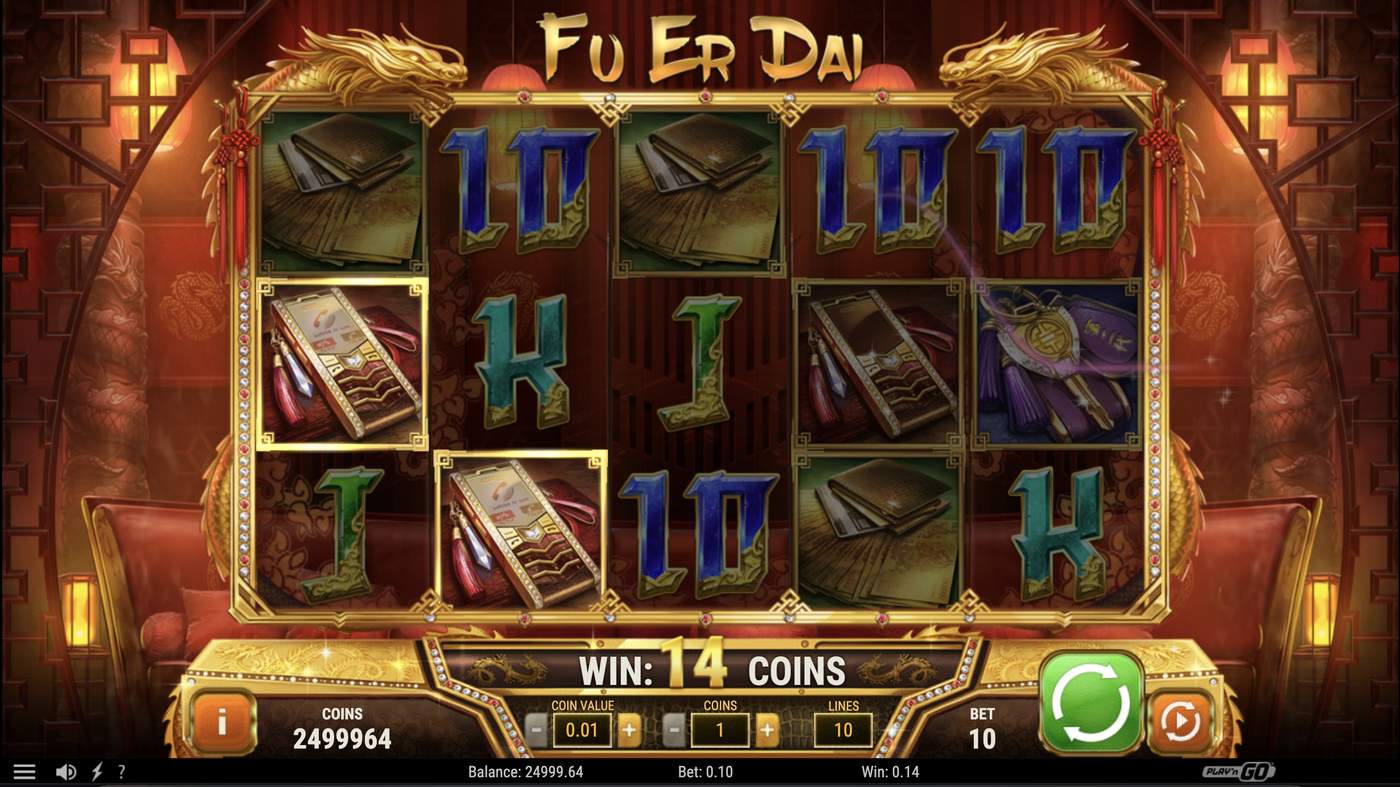
Task: Open the hamburger menu in bottom-left corner
Action: [x=24, y=770]
